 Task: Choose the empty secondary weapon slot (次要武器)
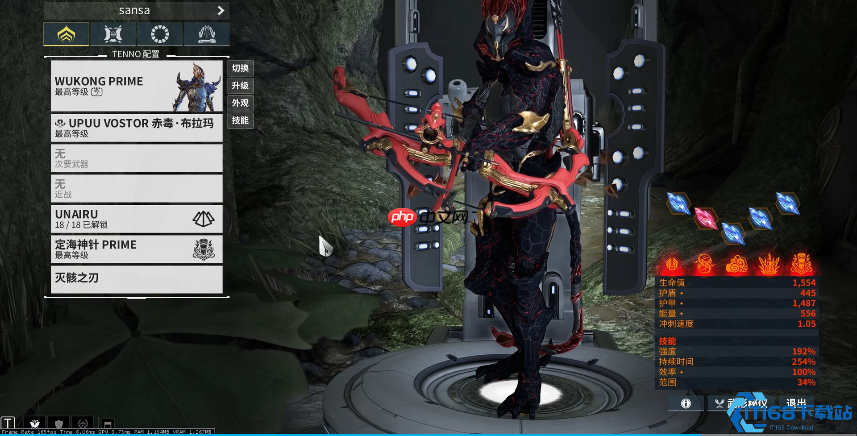point(135,157)
